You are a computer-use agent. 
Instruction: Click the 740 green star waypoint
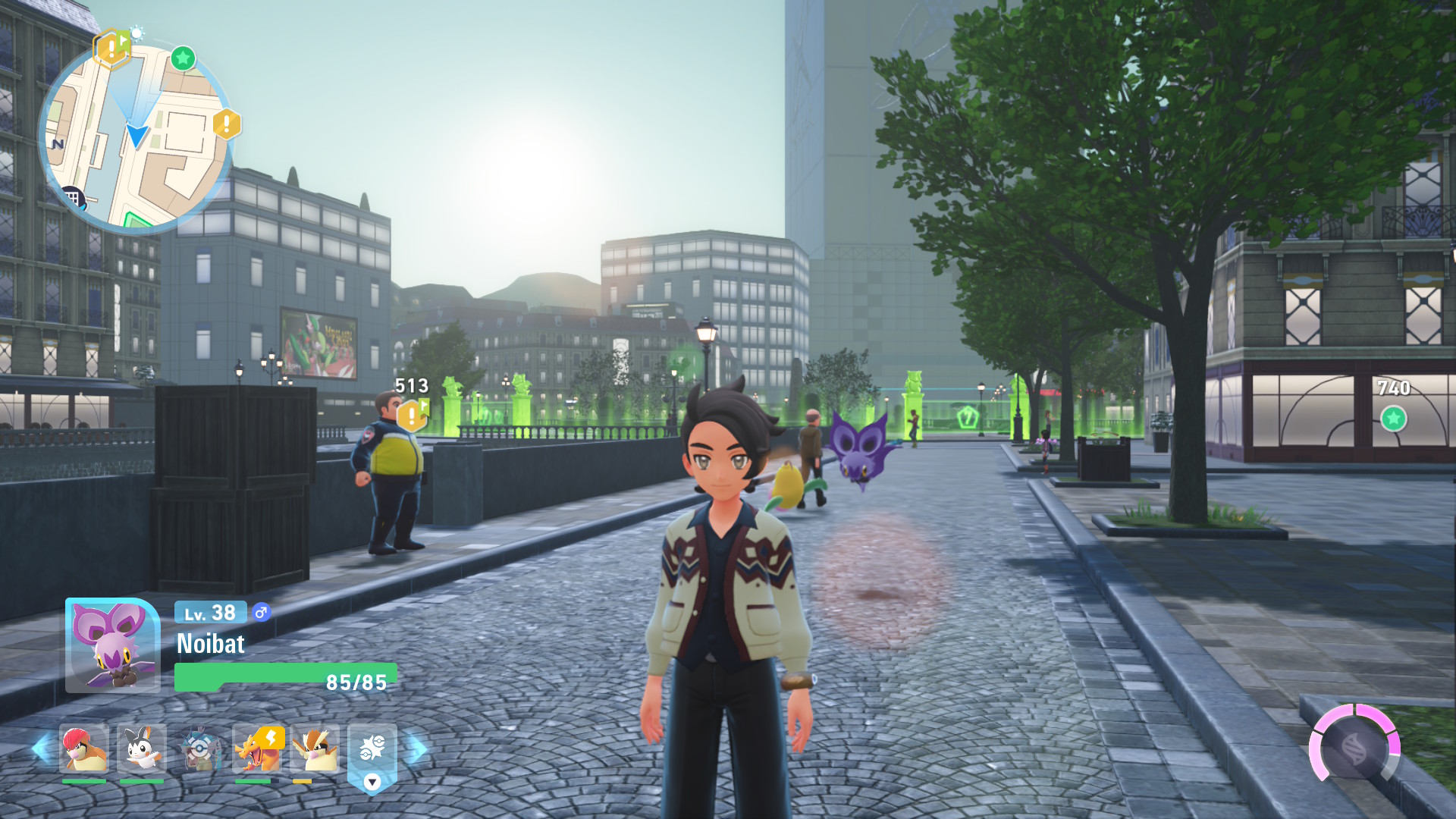click(1393, 418)
